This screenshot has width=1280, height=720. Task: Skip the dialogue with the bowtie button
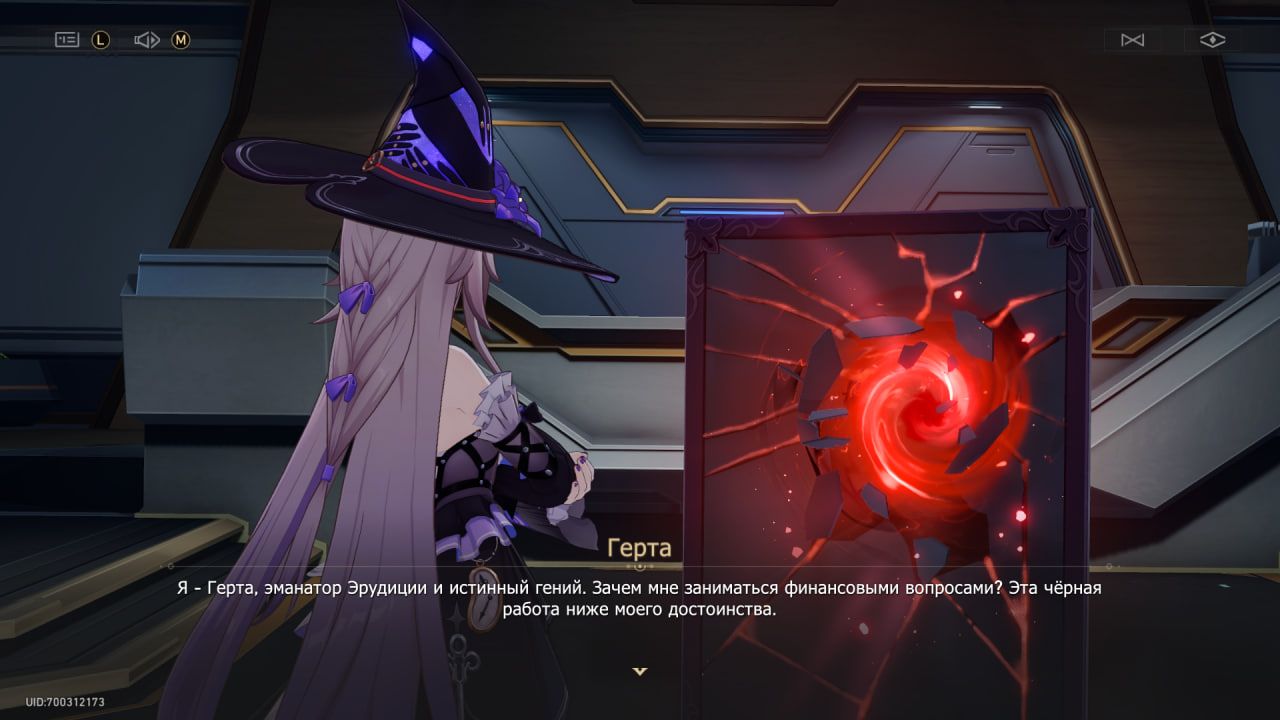pos(1132,40)
